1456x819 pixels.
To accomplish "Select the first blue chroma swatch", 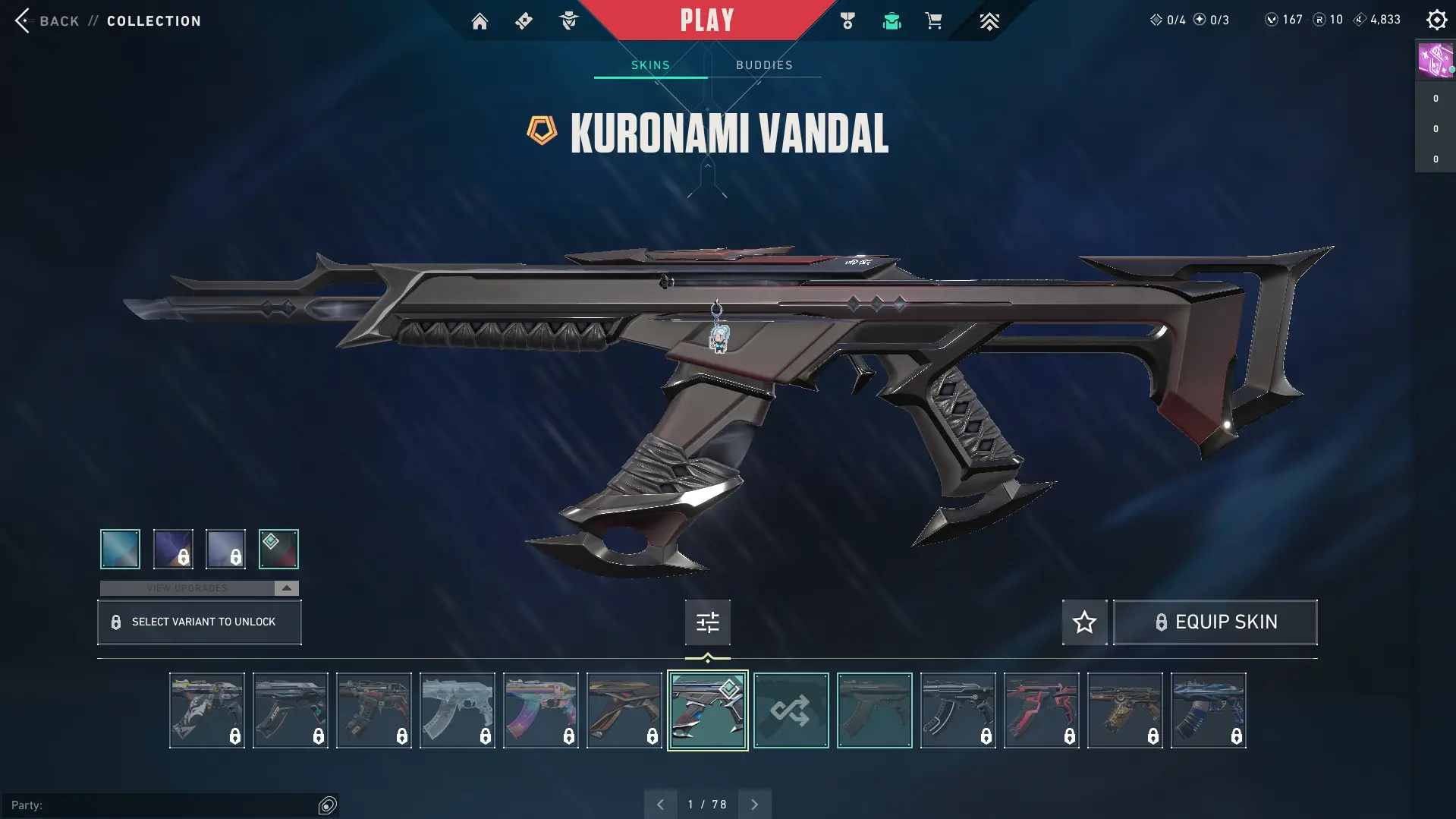I will click(119, 548).
